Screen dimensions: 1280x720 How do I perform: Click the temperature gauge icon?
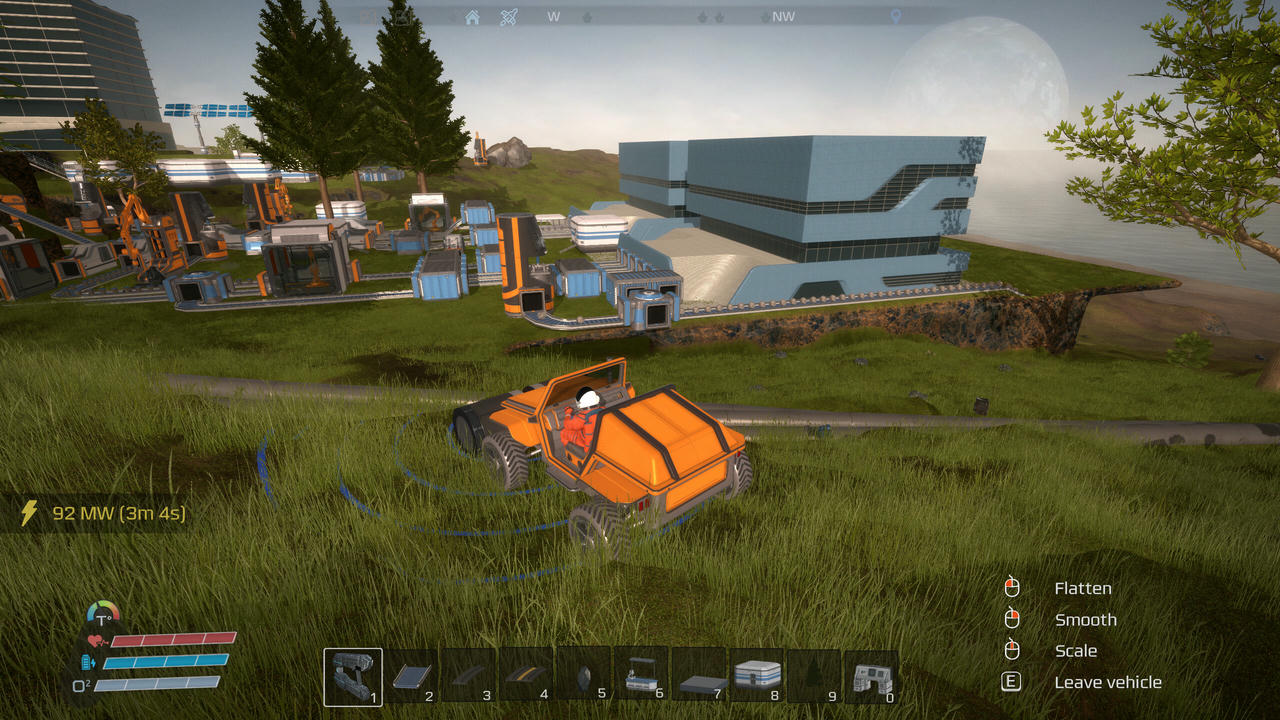click(101, 612)
